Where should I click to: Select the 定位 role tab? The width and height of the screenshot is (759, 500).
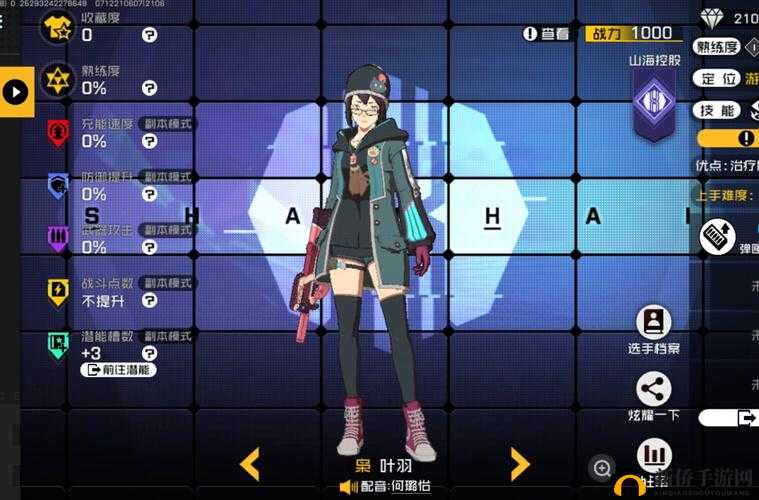click(x=719, y=78)
